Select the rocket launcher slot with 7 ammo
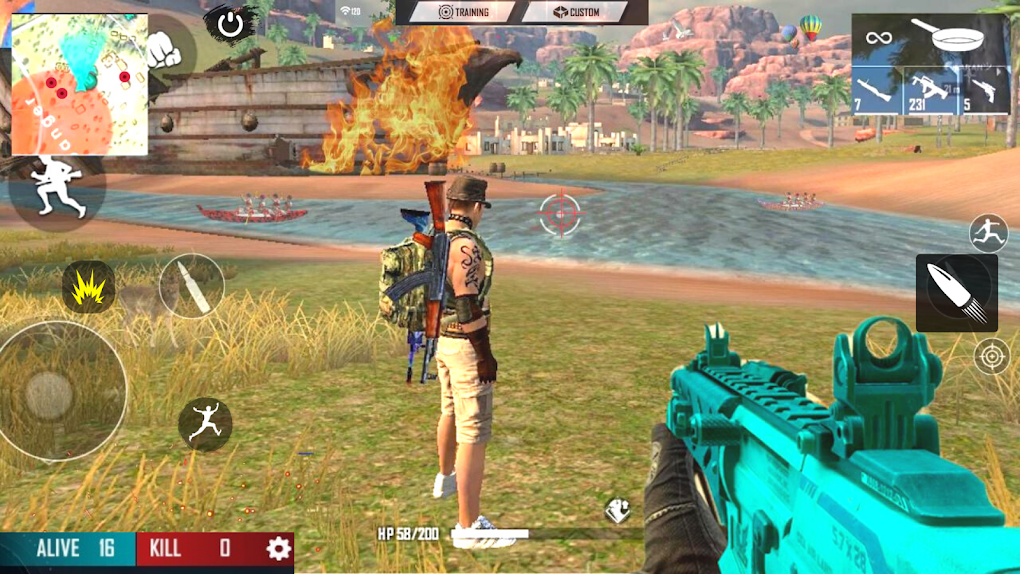This screenshot has height=574, width=1020. (x=874, y=90)
